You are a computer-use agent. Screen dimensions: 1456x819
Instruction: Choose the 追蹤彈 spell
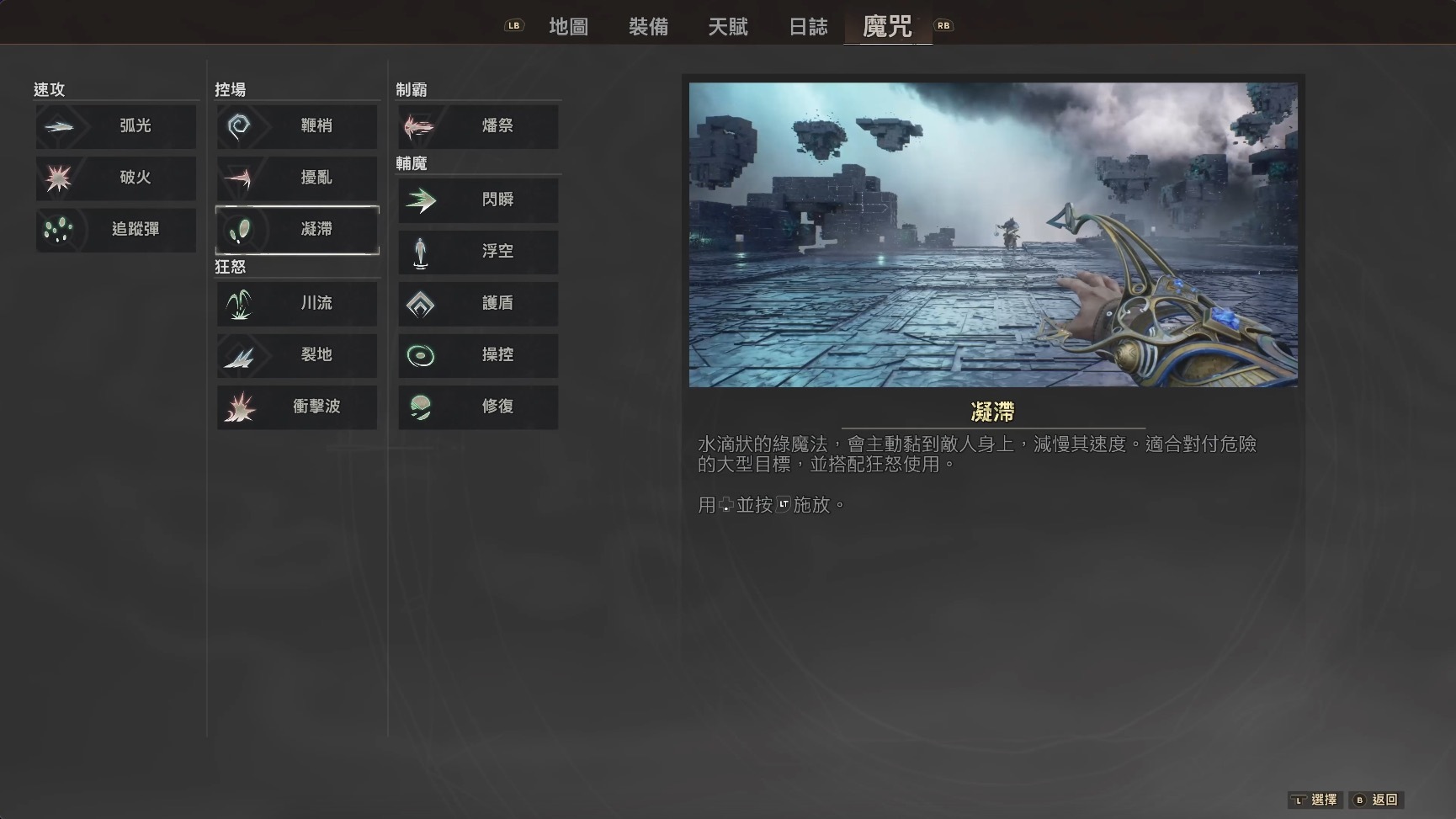tap(115, 230)
